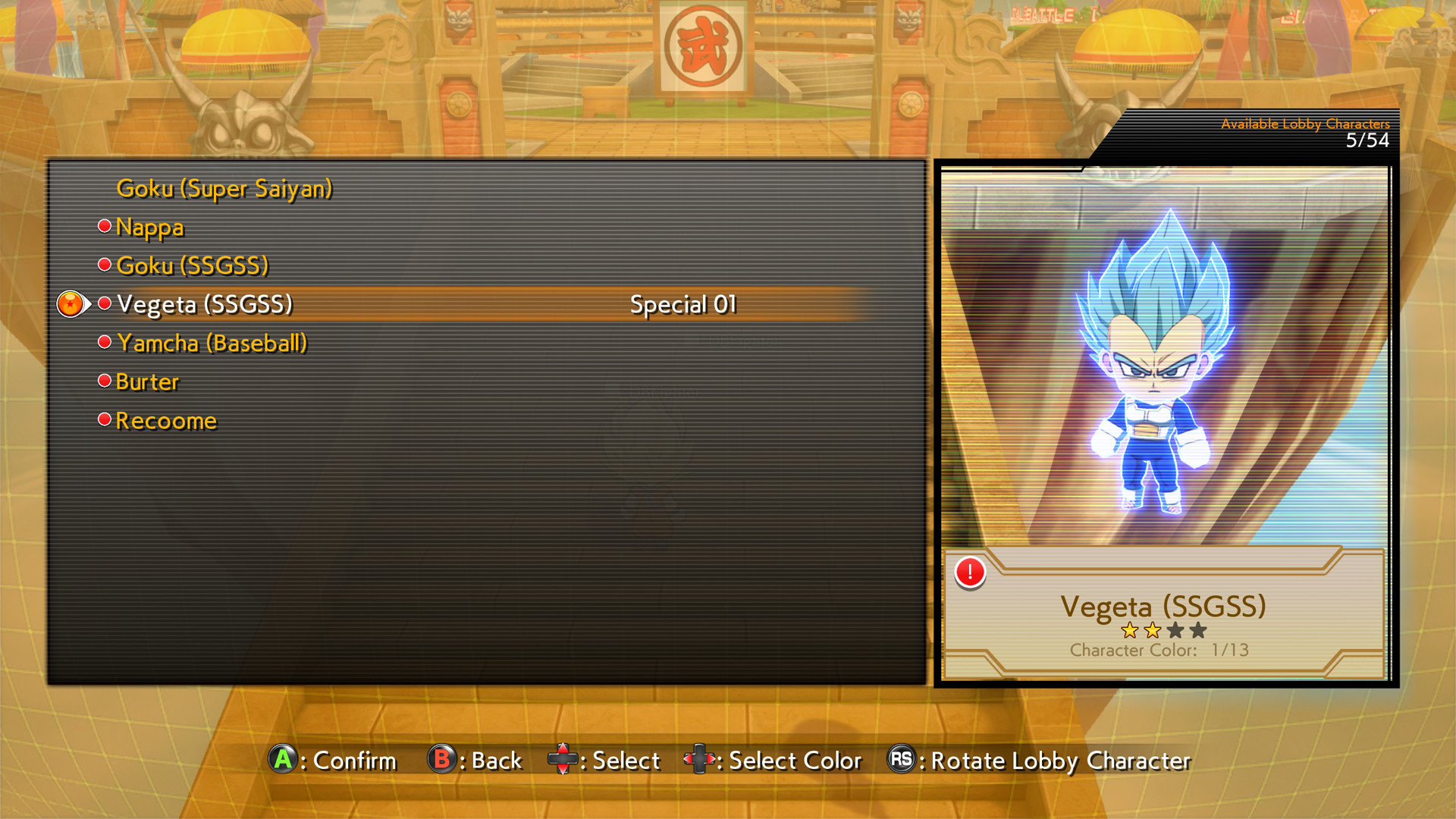Click the red dot icon next to Burter
Screen dimensions: 1456x819
(104, 380)
